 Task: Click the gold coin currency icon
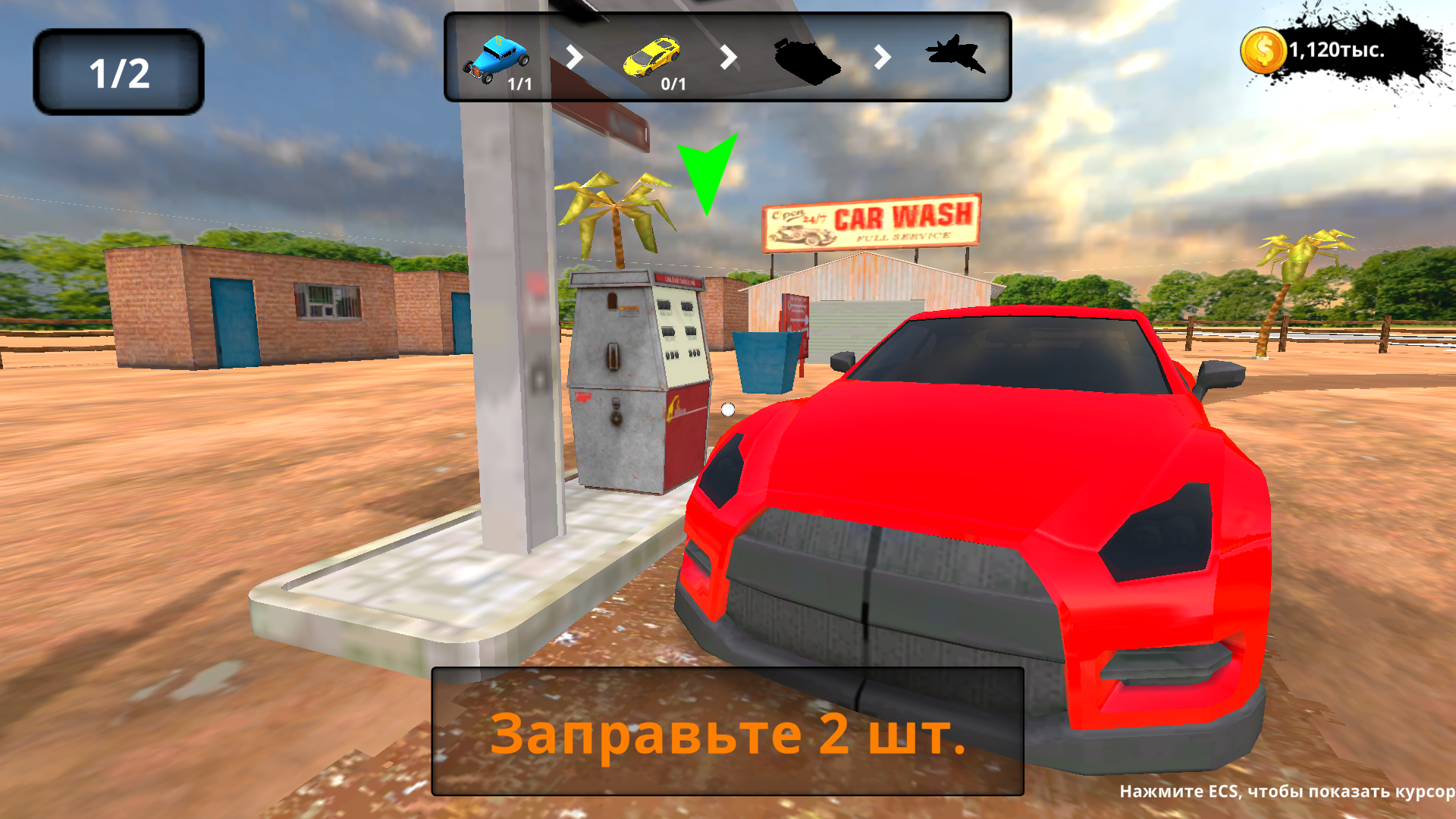point(1263,49)
